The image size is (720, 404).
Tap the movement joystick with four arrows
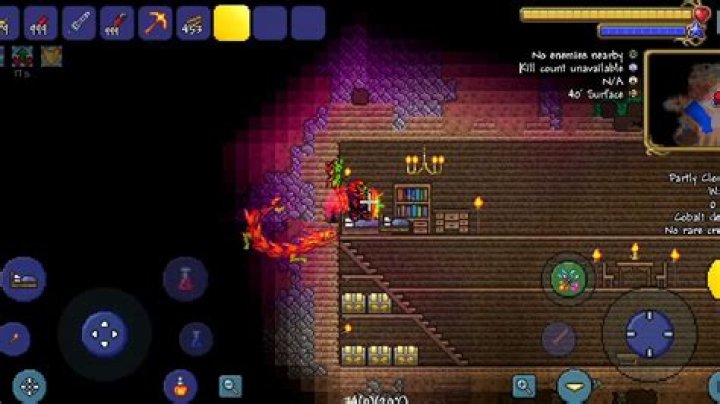[104, 333]
